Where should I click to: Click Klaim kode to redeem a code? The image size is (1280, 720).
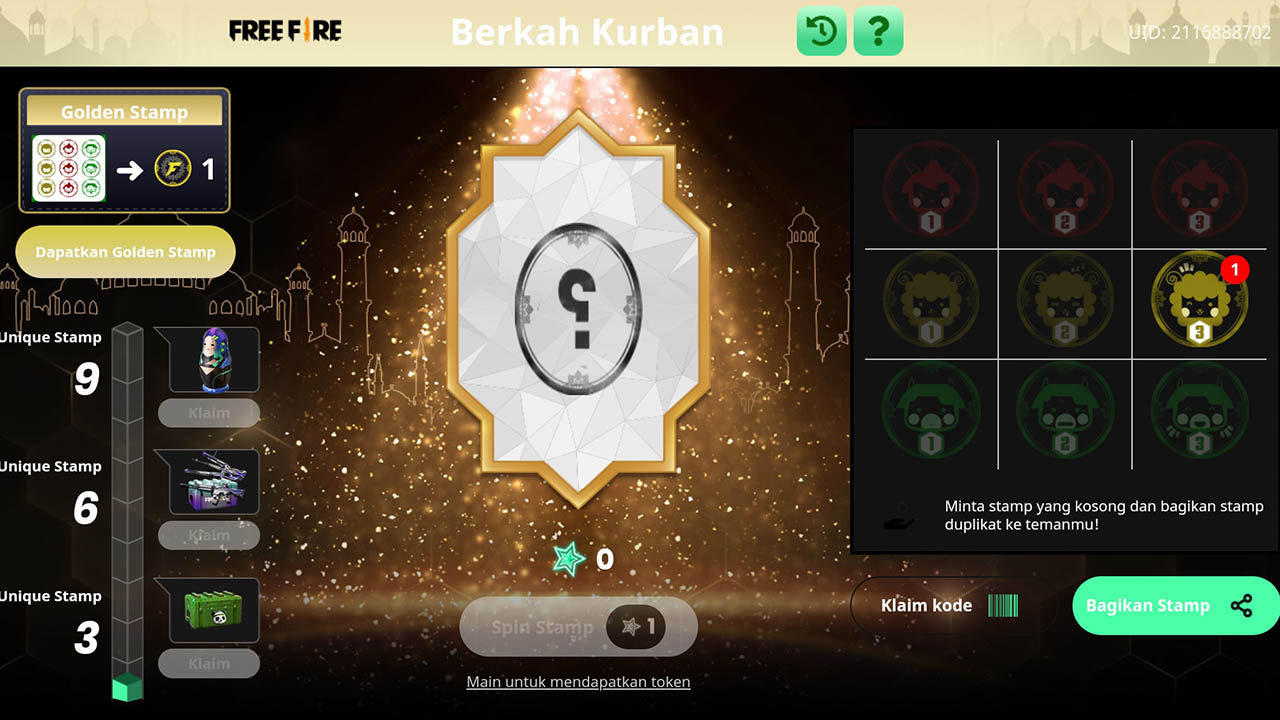(926, 605)
